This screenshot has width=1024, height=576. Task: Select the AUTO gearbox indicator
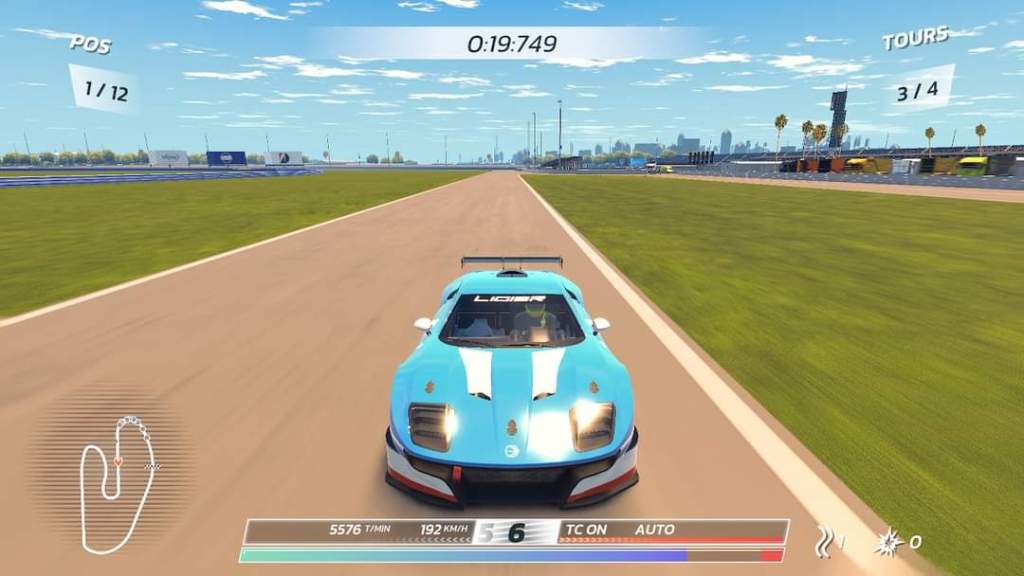click(655, 529)
